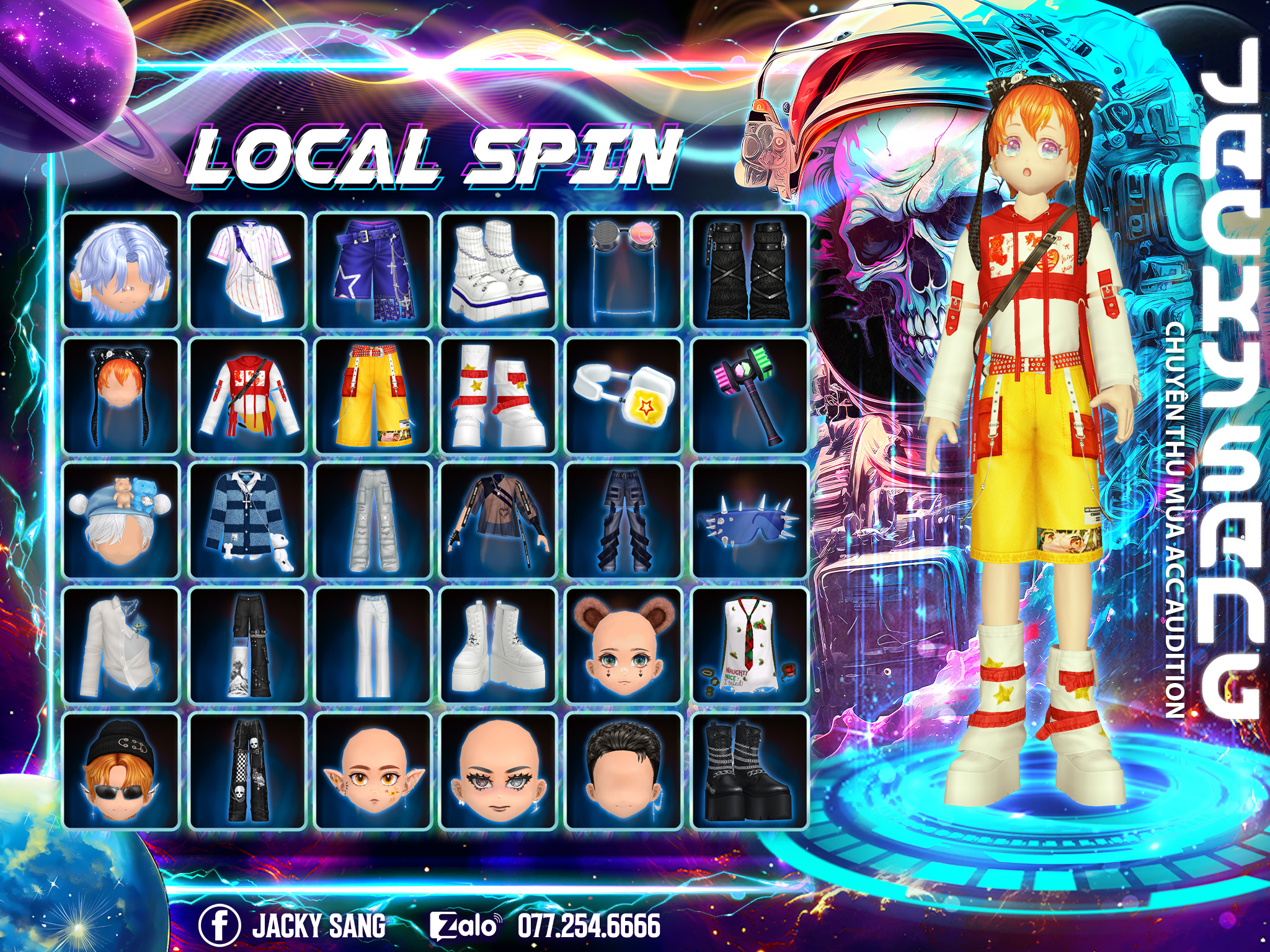1270x952 pixels.
Task: Pick the bear-ear face slot
Action: coord(624,646)
